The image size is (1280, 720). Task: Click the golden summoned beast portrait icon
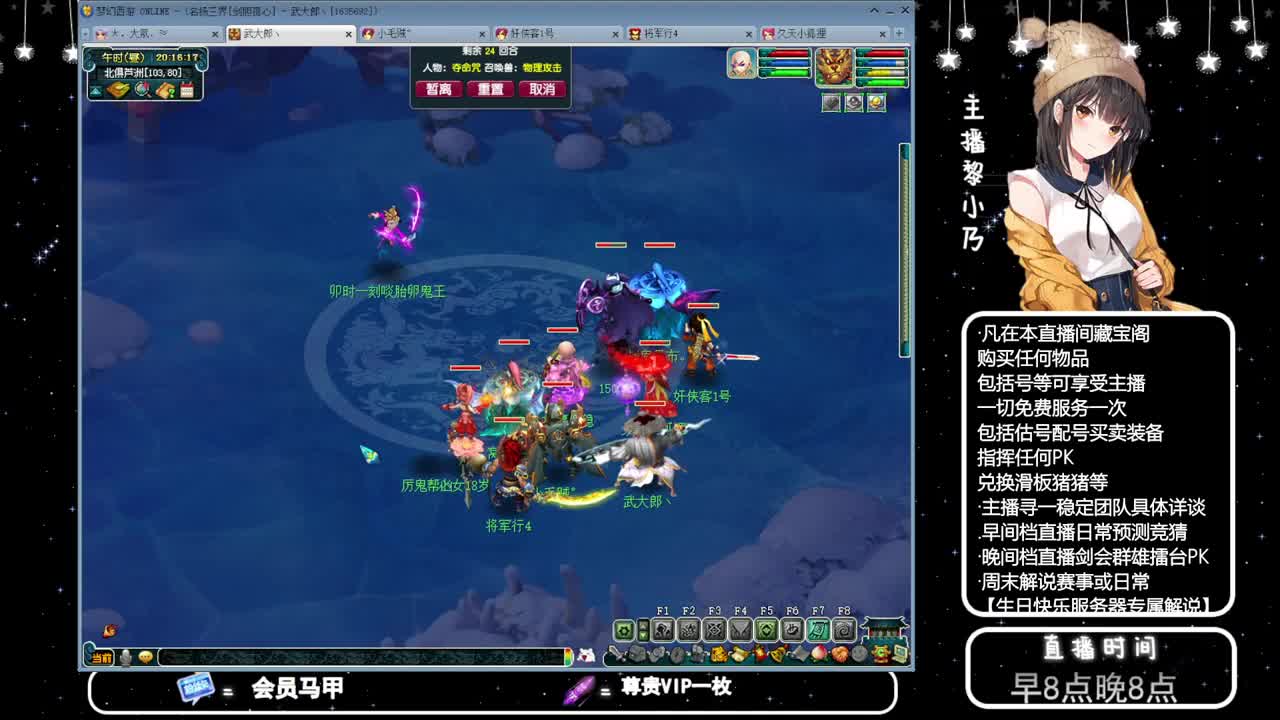pyautogui.click(x=838, y=68)
